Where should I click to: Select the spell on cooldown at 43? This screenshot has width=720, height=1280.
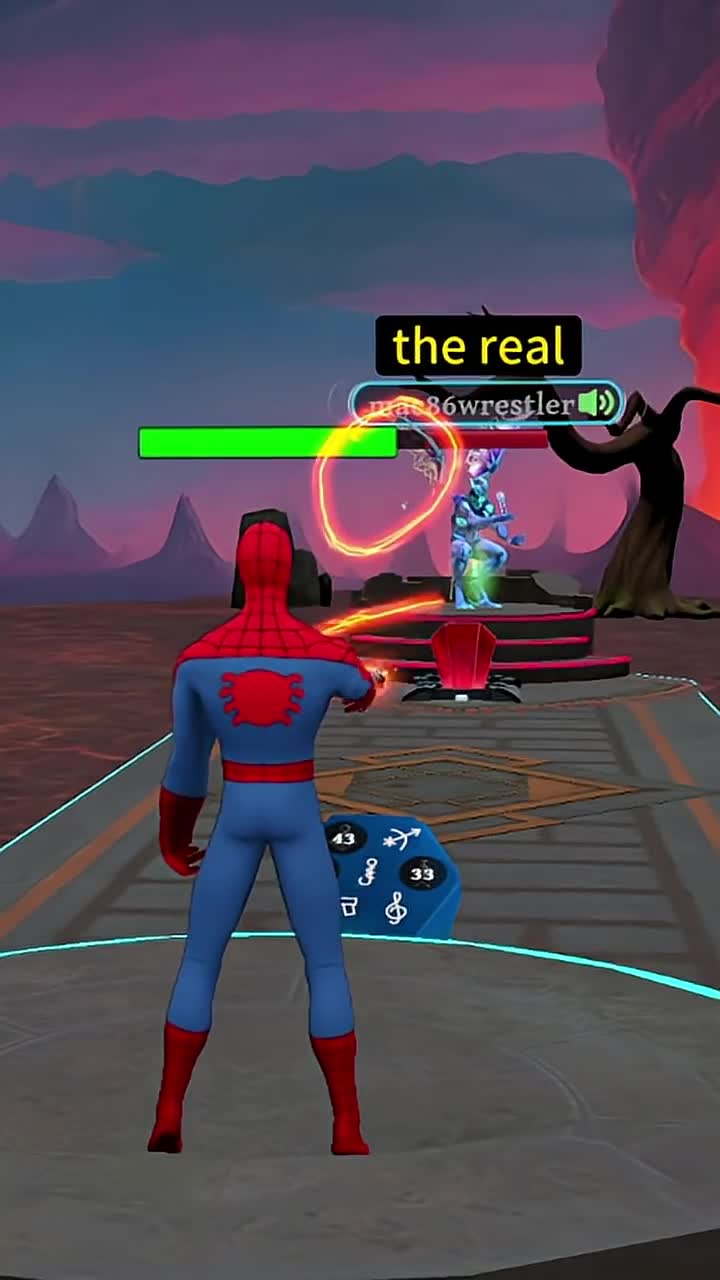point(343,838)
